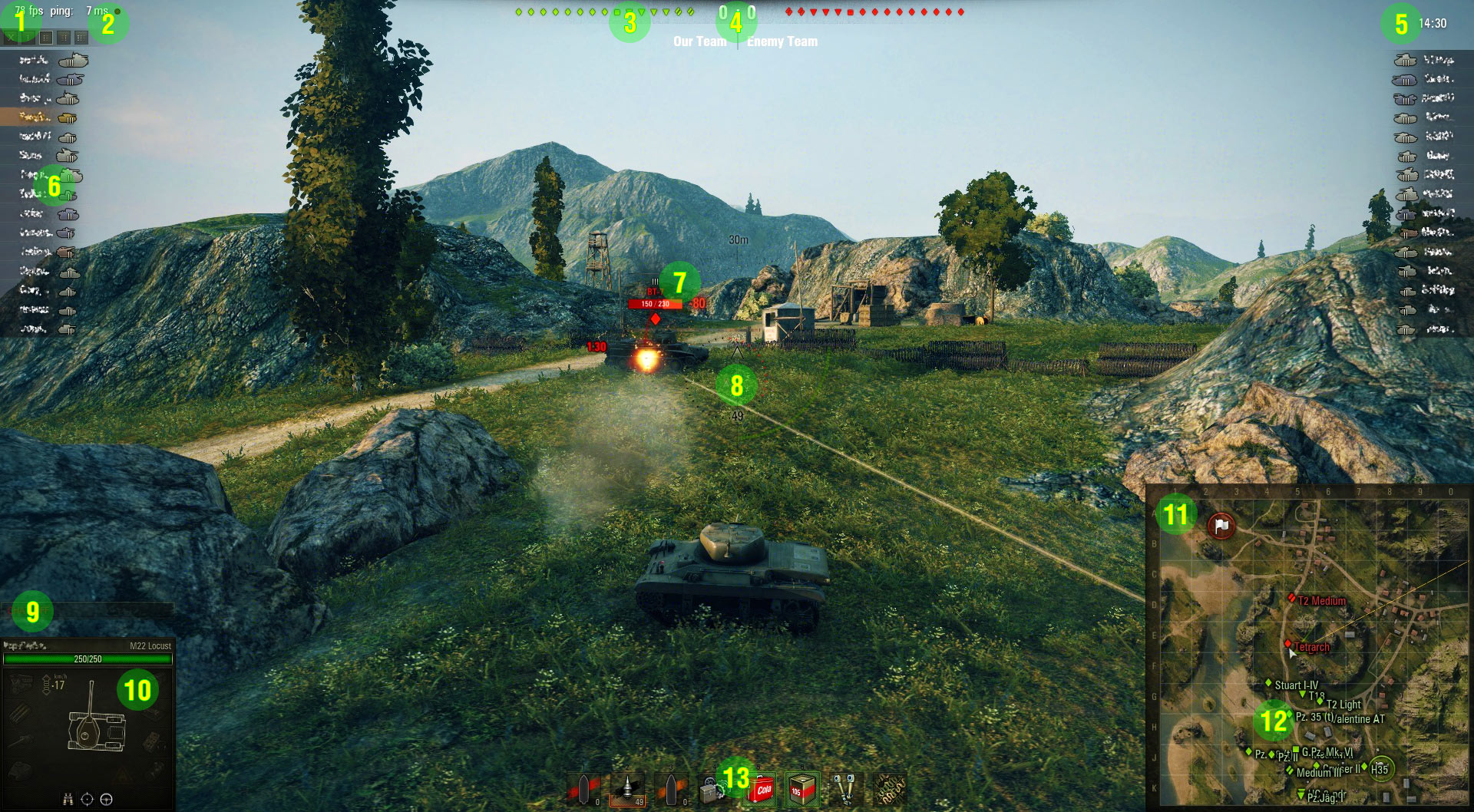Select the first shell slot with zero rounds

point(583,789)
